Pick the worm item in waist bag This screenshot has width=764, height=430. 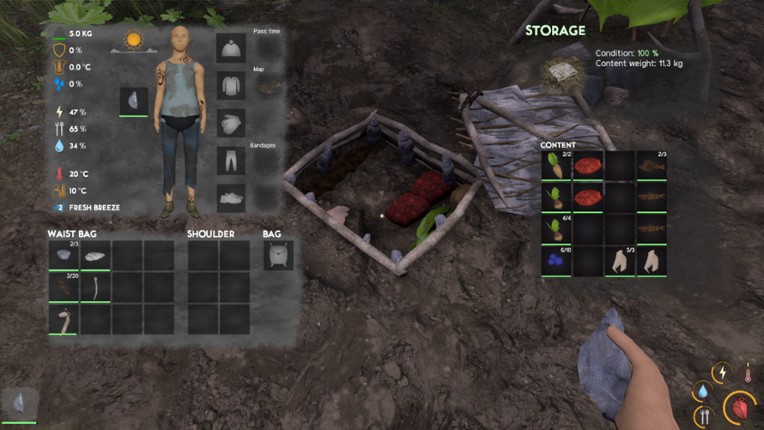(95, 287)
